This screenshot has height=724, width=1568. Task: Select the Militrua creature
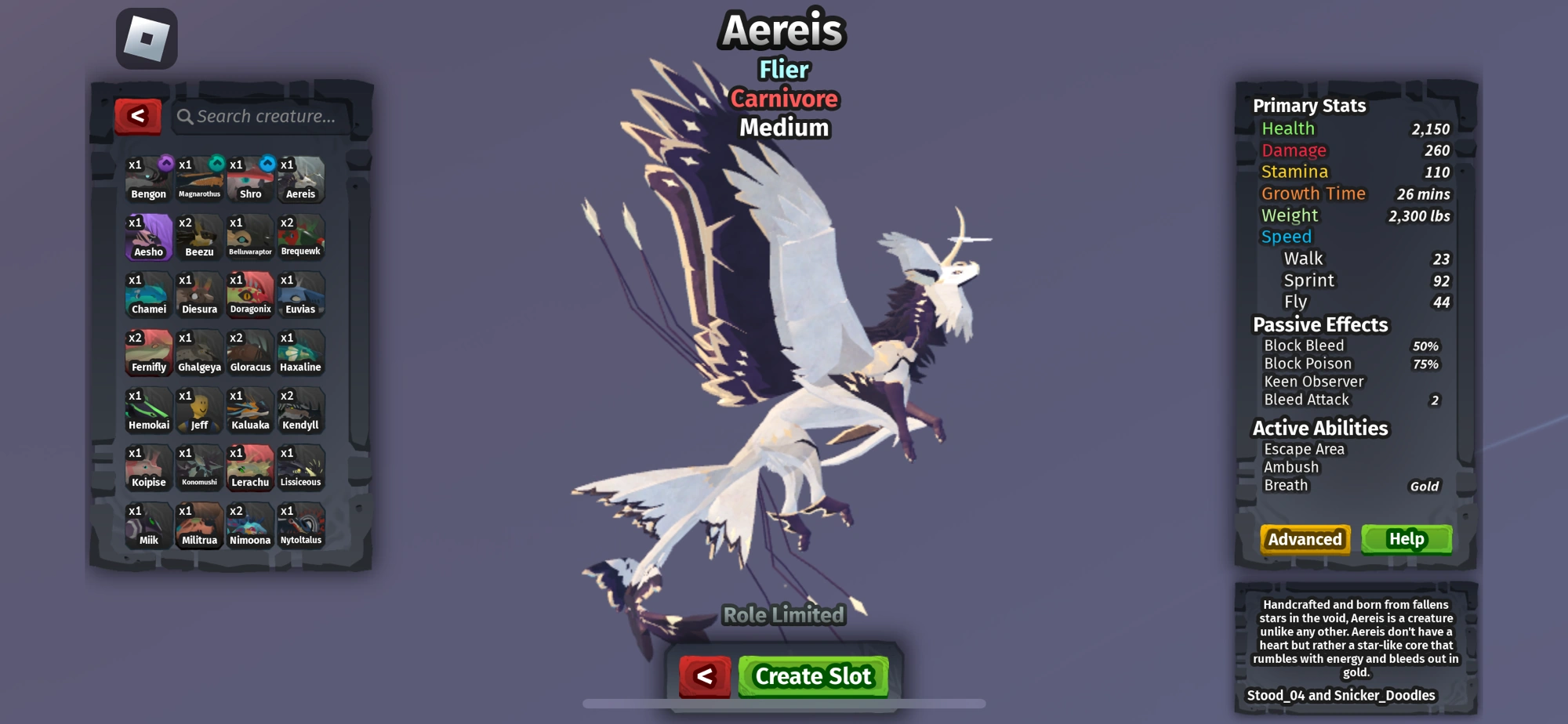pos(199,526)
